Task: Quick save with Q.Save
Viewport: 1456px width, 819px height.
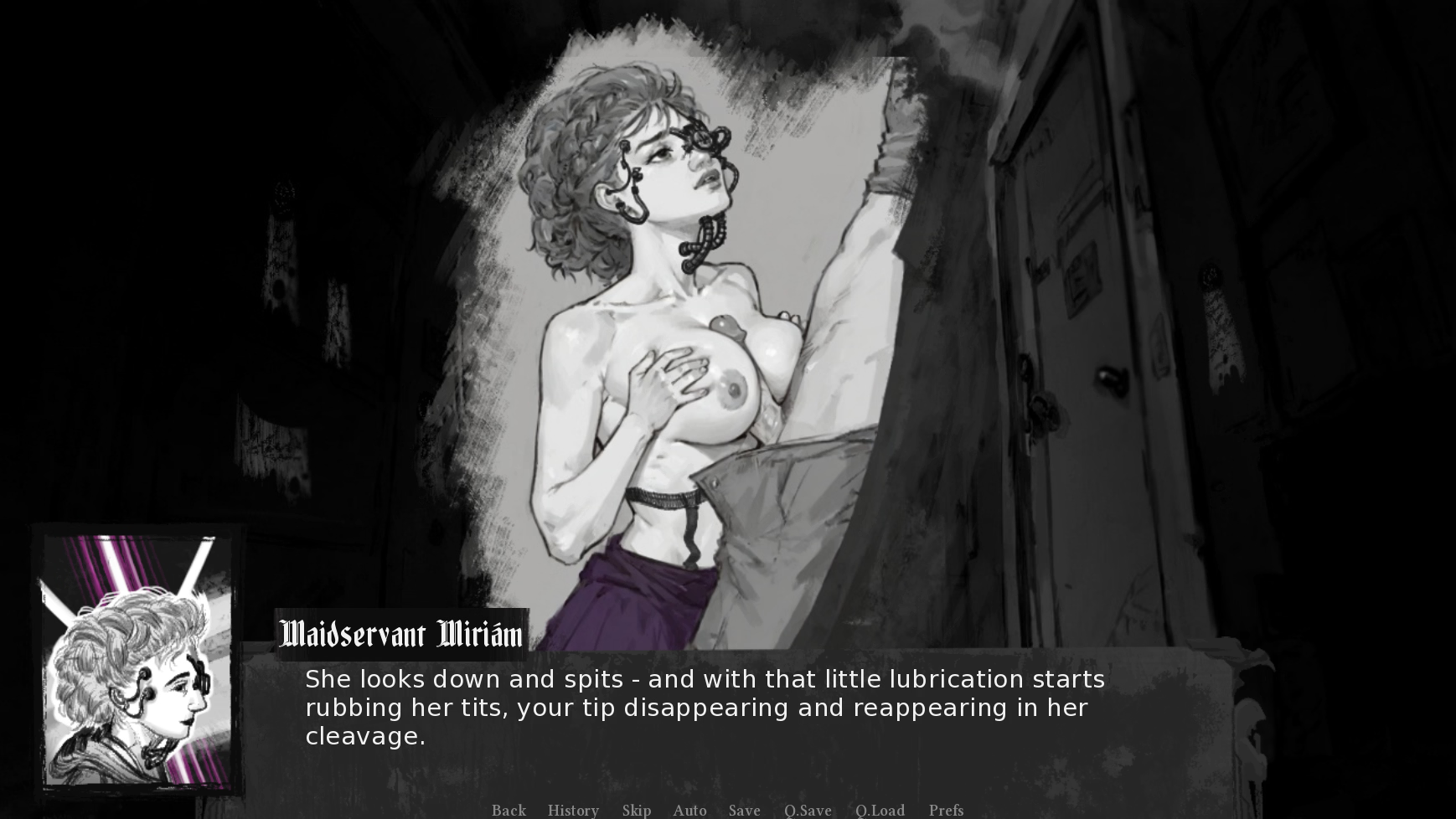Action: pos(808,810)
